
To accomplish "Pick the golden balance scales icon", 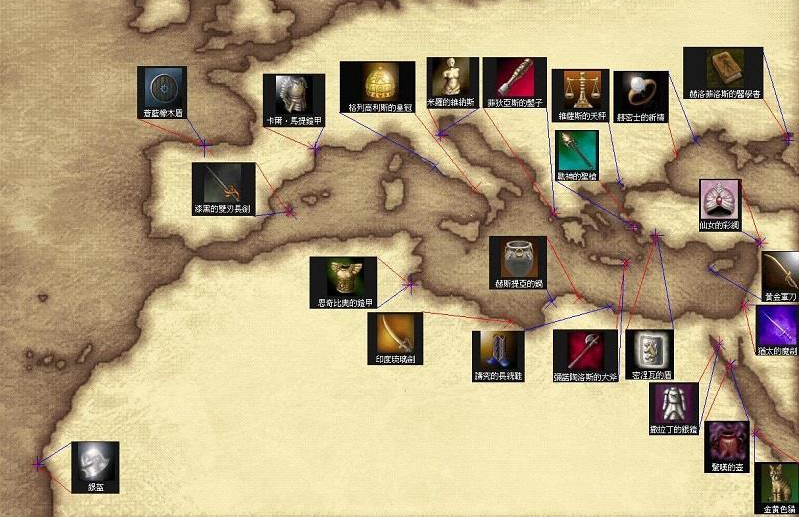I will click(x=580, y=91).
